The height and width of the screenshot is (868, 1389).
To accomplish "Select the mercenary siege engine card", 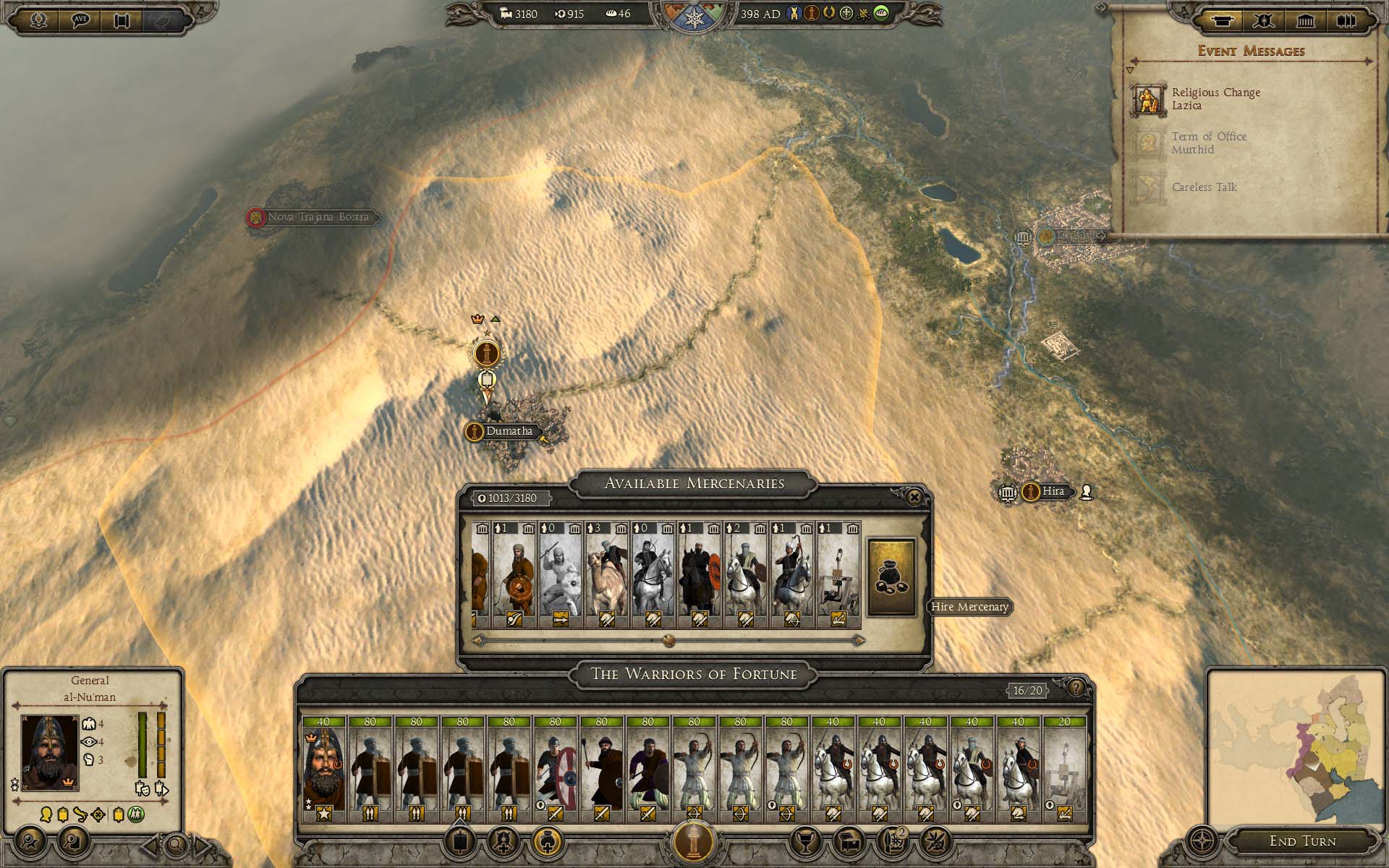I will (x=838, y=575).
